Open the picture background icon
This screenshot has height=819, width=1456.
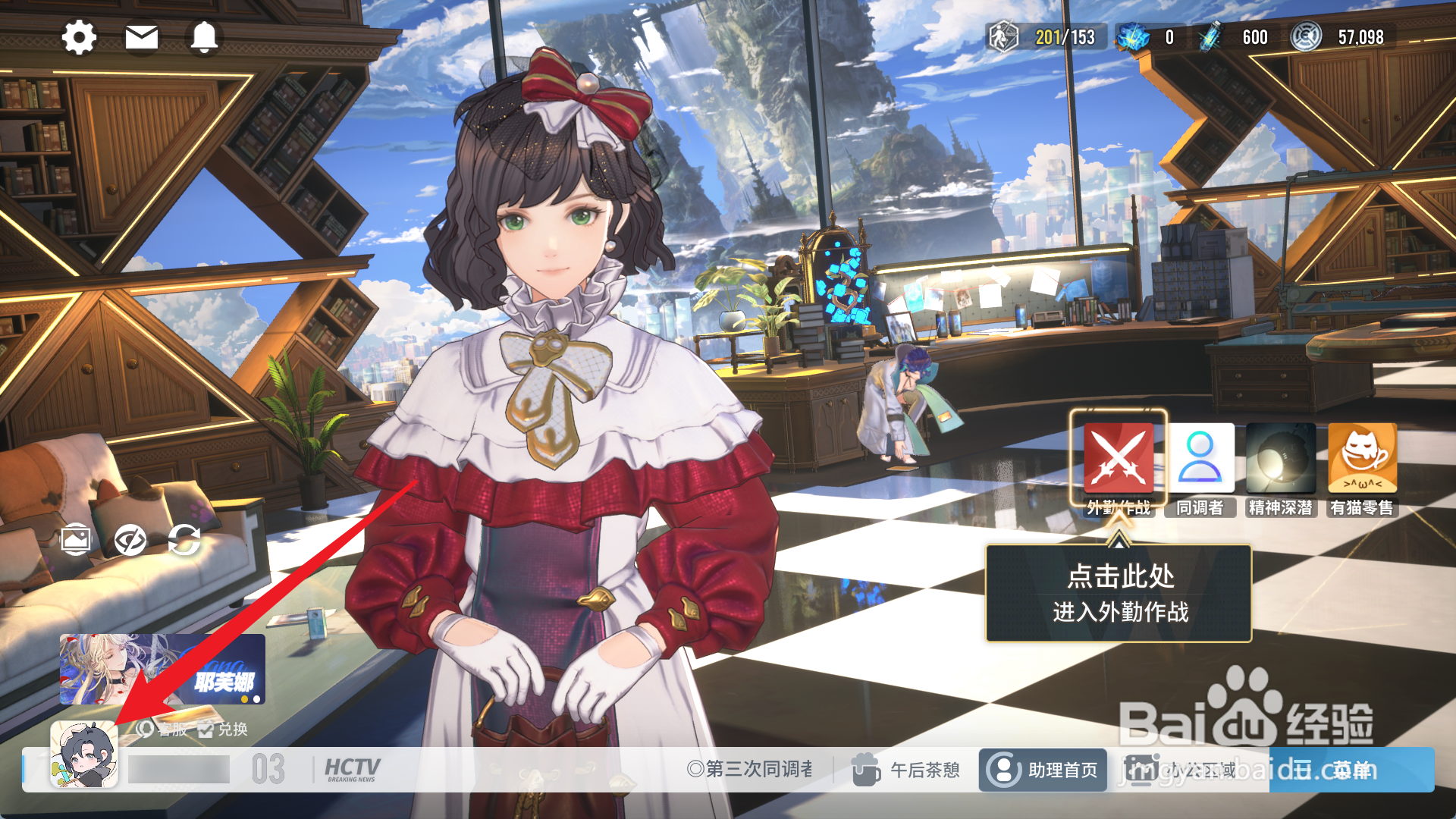point(76,541)
